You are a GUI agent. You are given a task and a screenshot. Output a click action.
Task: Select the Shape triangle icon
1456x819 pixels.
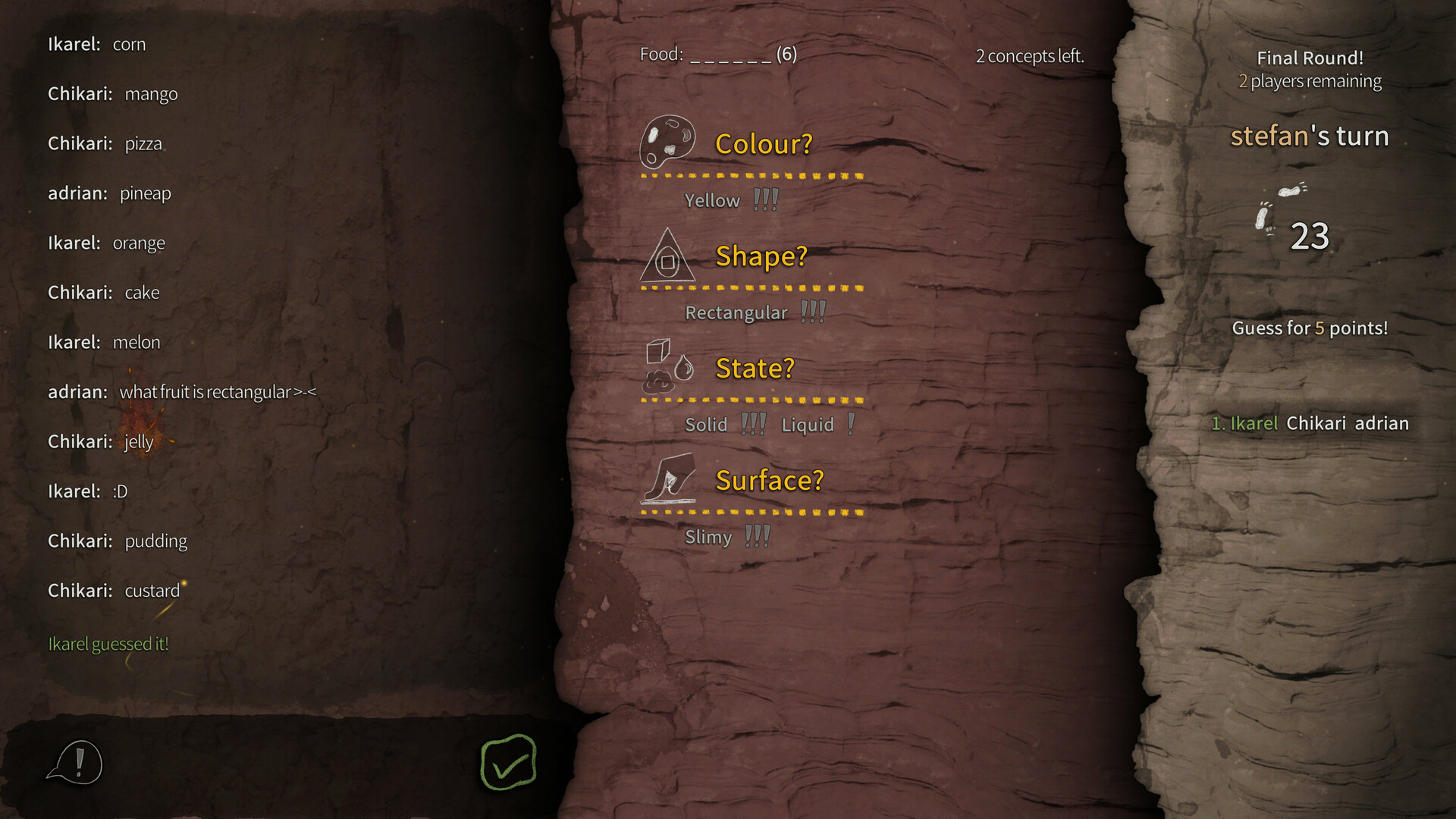click(x=667, y=256)
